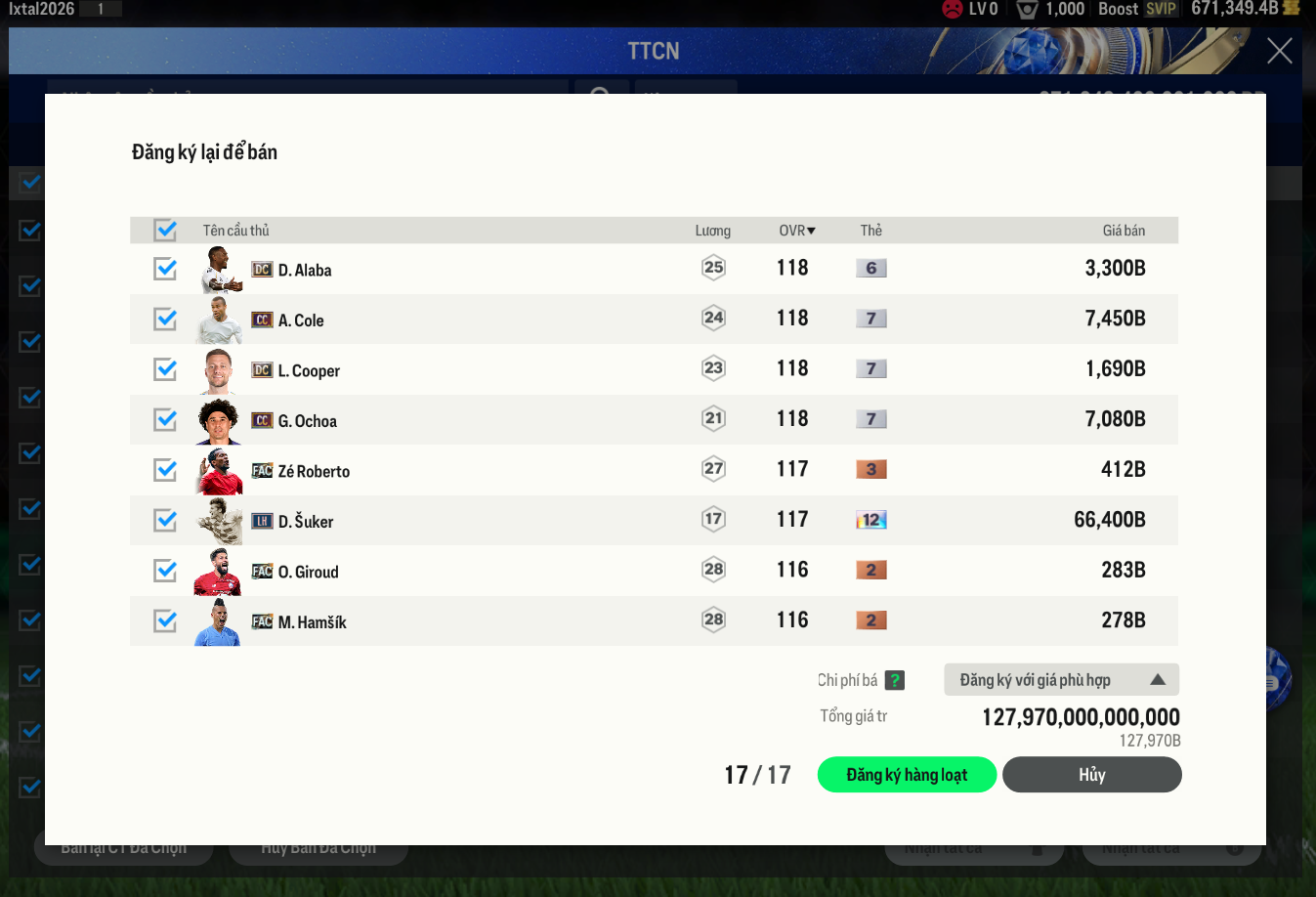Toggle the Zé Roberto checkbox
Image resolution: width=1316 pixels, height=897 pixels.
(165, 470)
